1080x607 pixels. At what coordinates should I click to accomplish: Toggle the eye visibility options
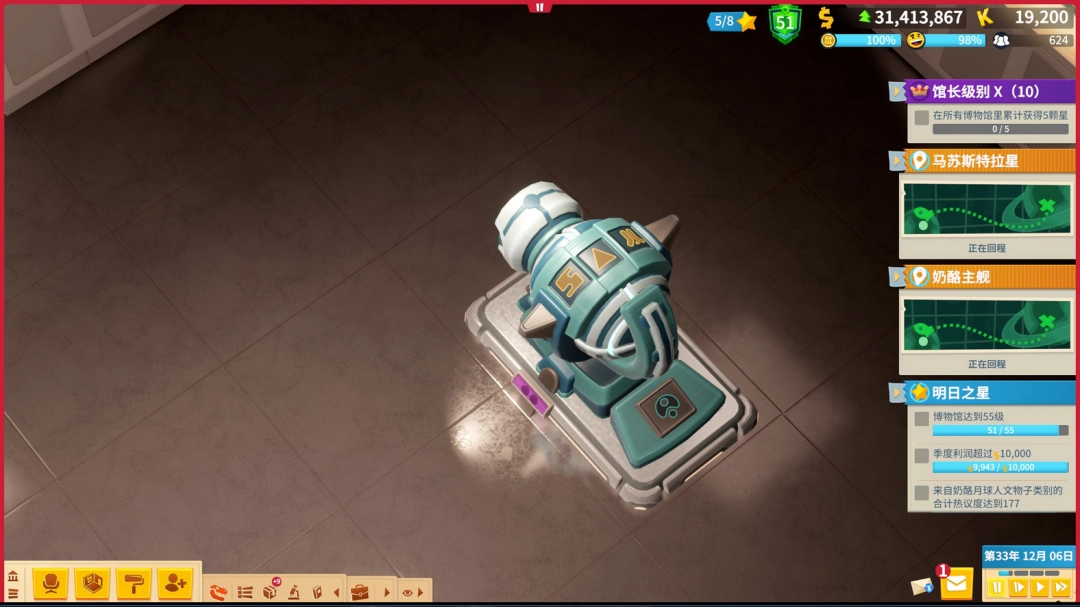click(x=407, y=592)
